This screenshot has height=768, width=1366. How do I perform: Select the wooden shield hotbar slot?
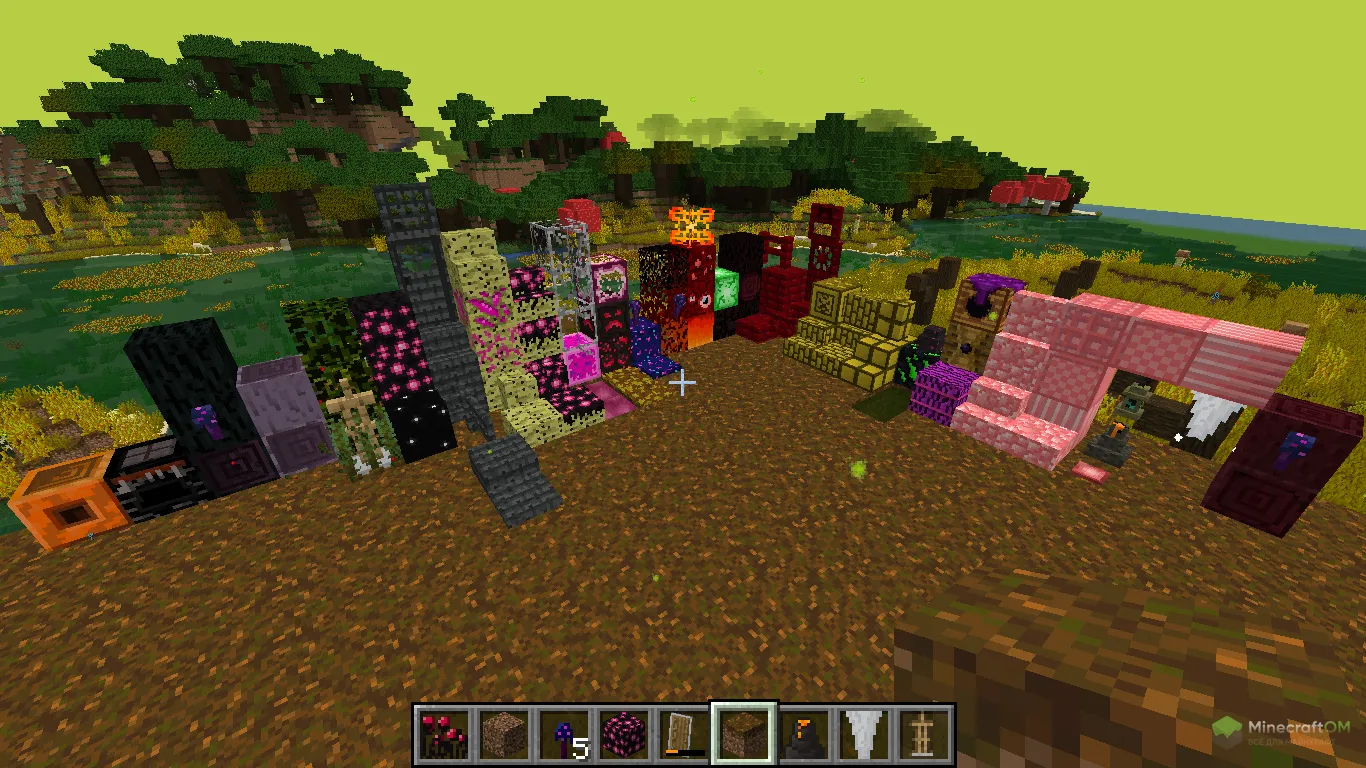pyautogui.click(x=684, y=735)
